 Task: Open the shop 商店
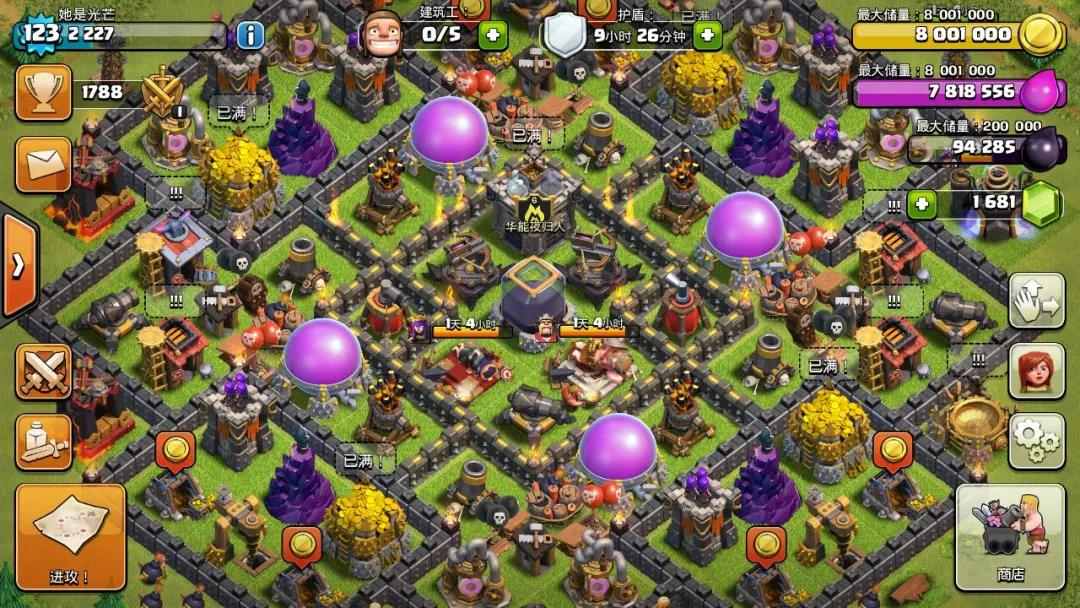click(1009, 537)
